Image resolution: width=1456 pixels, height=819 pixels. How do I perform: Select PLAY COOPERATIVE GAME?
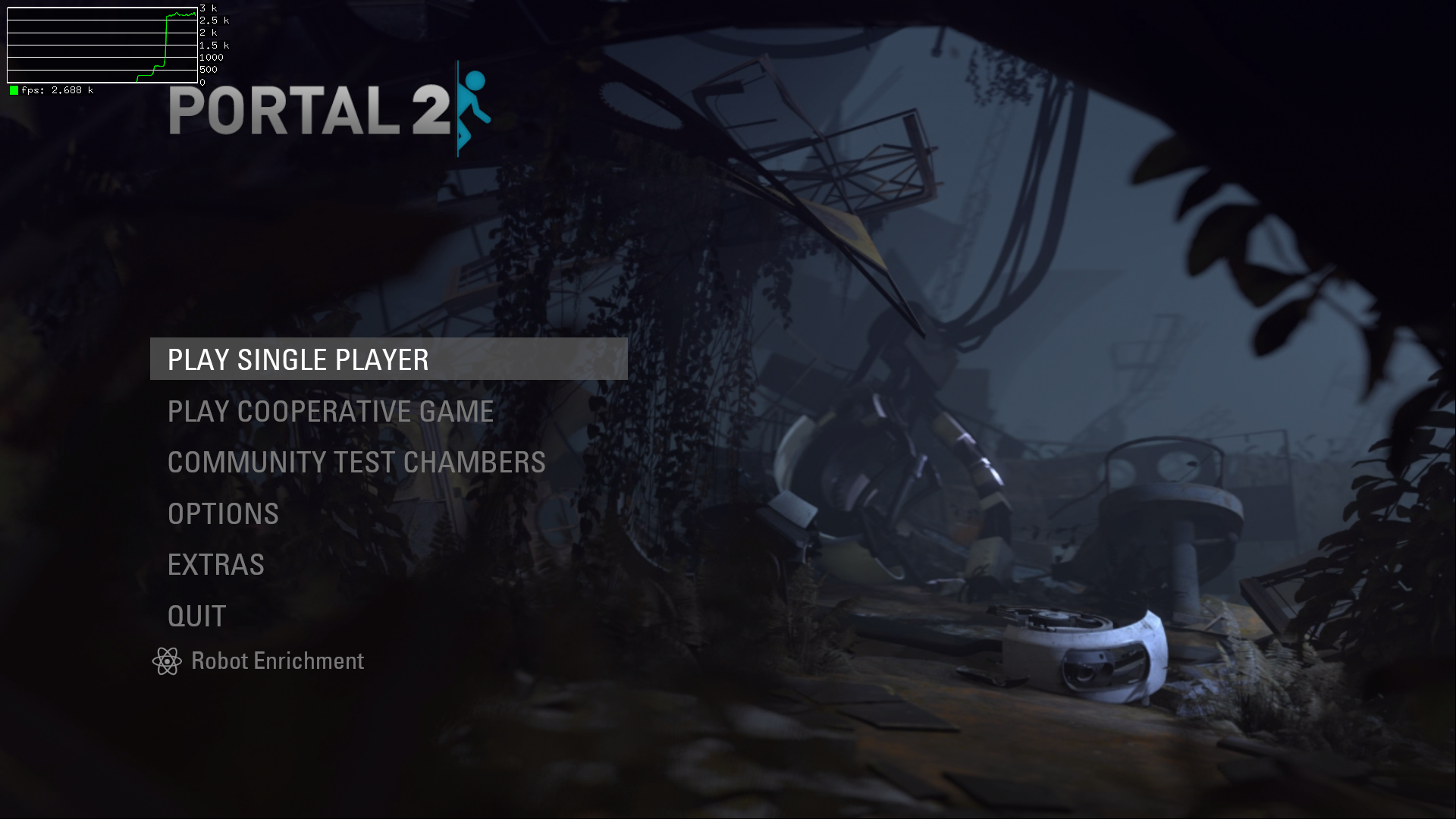tap(330, 411)
